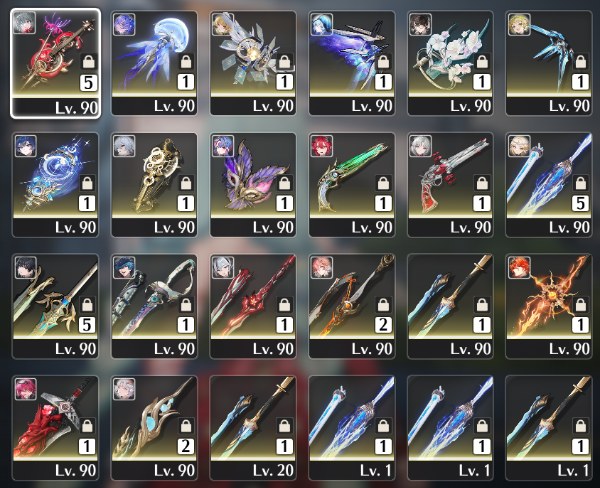Image resolution: width=600 pixels, height=488 pixels.
Task: Pick the golden gauntlets weapon
Action: click(154, 183)
